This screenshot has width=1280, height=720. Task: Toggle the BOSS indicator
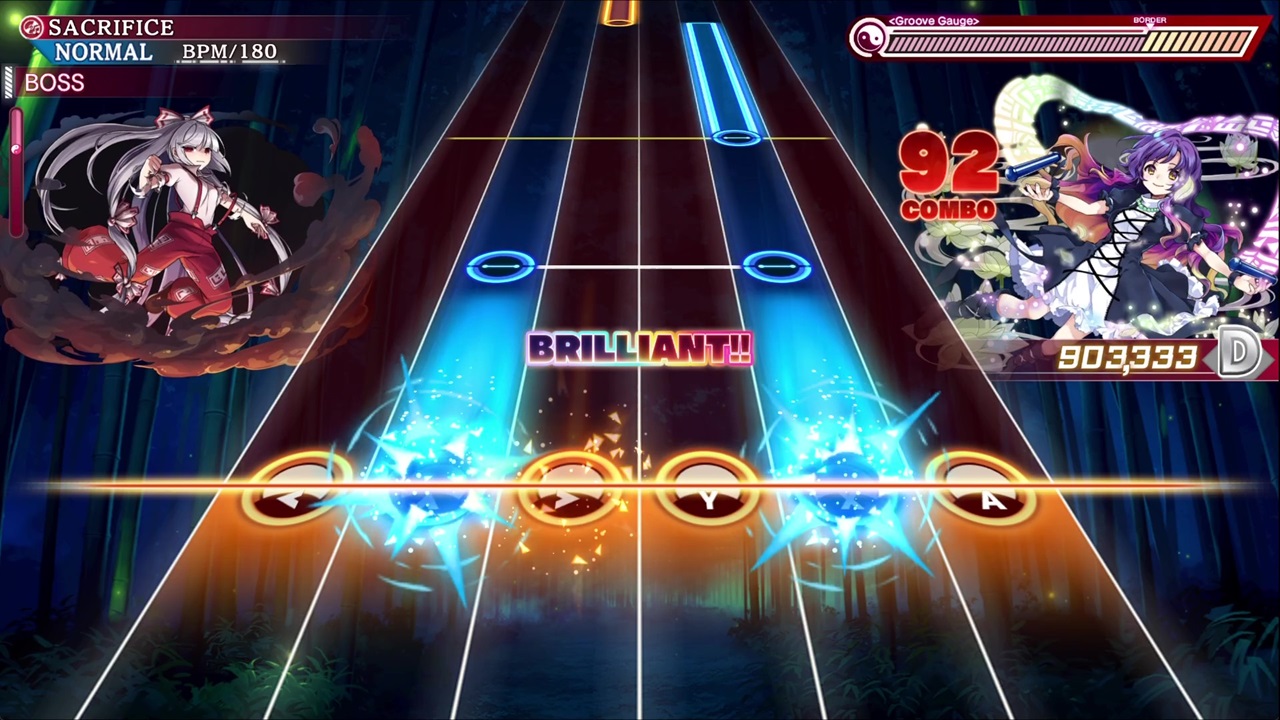pos(54,83)
